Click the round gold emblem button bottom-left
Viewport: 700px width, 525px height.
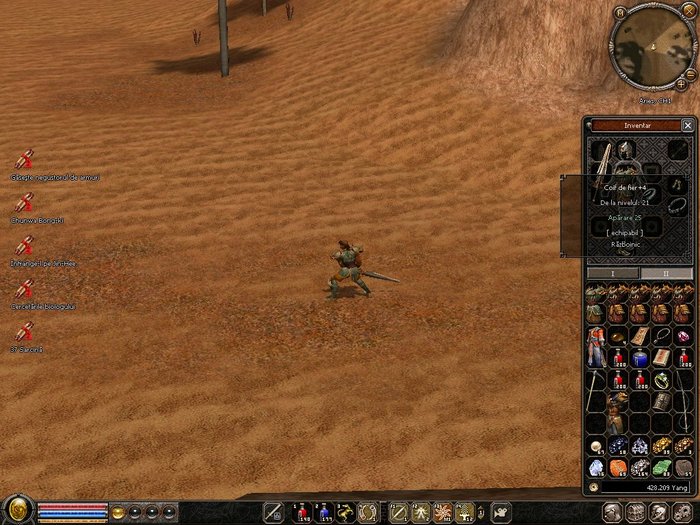(x=17, y=510)
